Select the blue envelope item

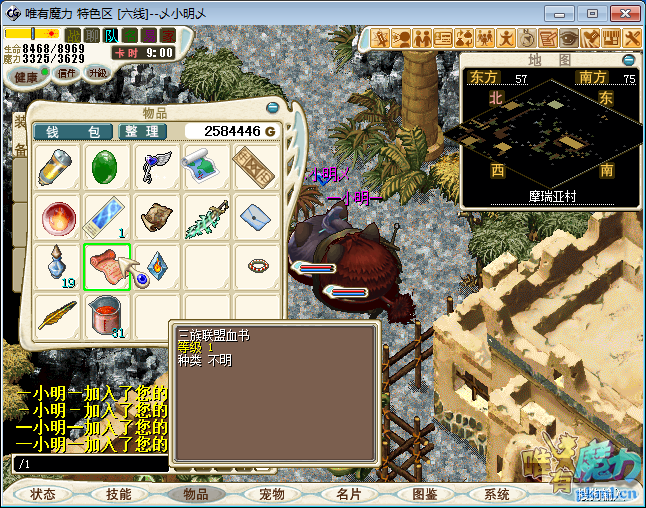pyautogui.click(x=255, y=216)
